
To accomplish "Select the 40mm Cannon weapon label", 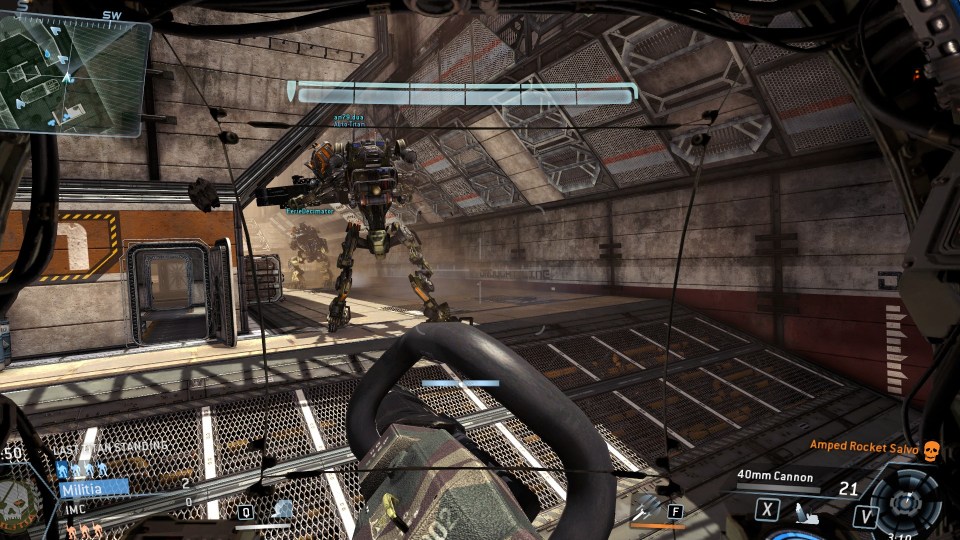I will pos(775,476).
